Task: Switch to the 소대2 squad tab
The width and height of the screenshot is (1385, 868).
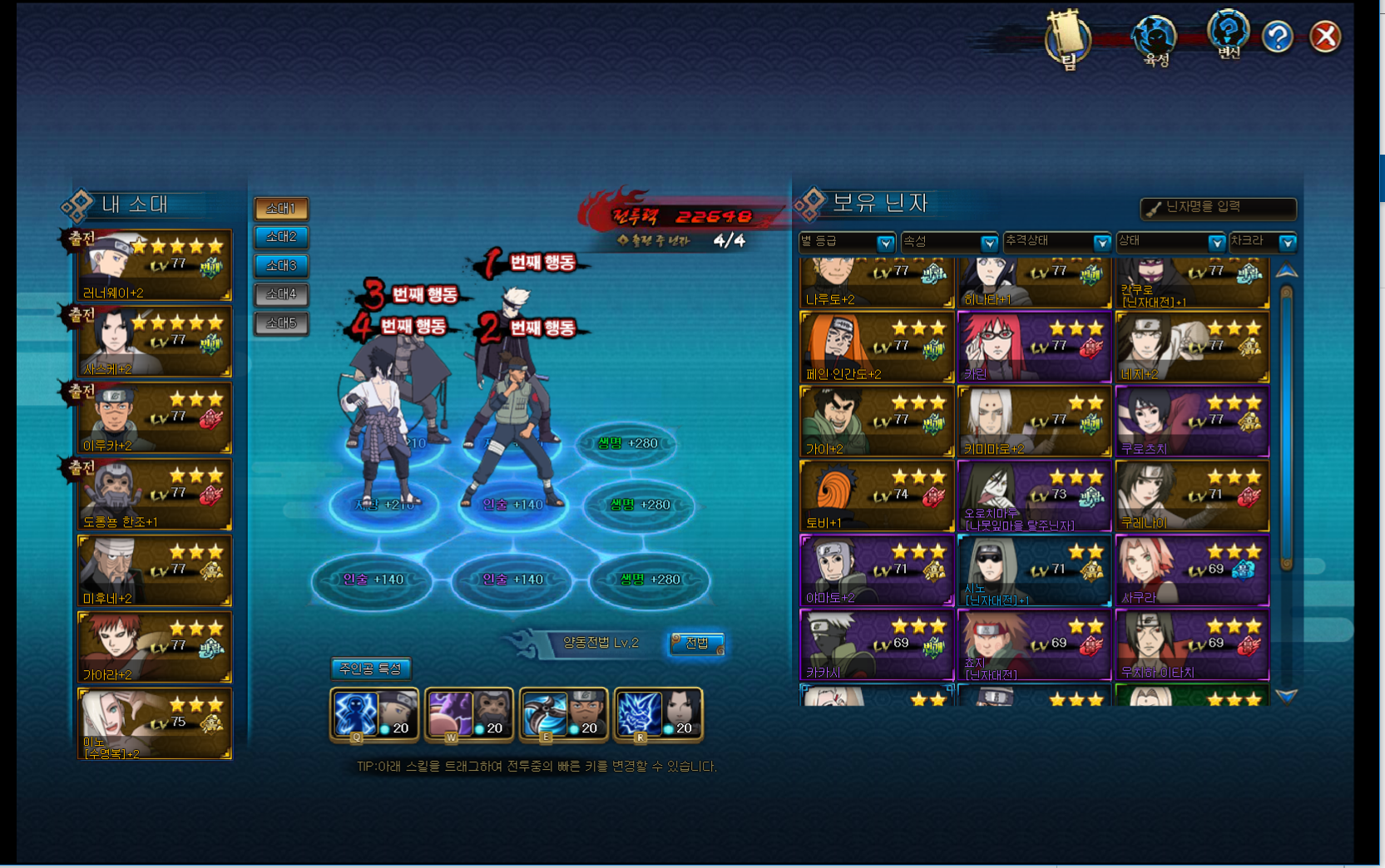Action: pos(281,237)
